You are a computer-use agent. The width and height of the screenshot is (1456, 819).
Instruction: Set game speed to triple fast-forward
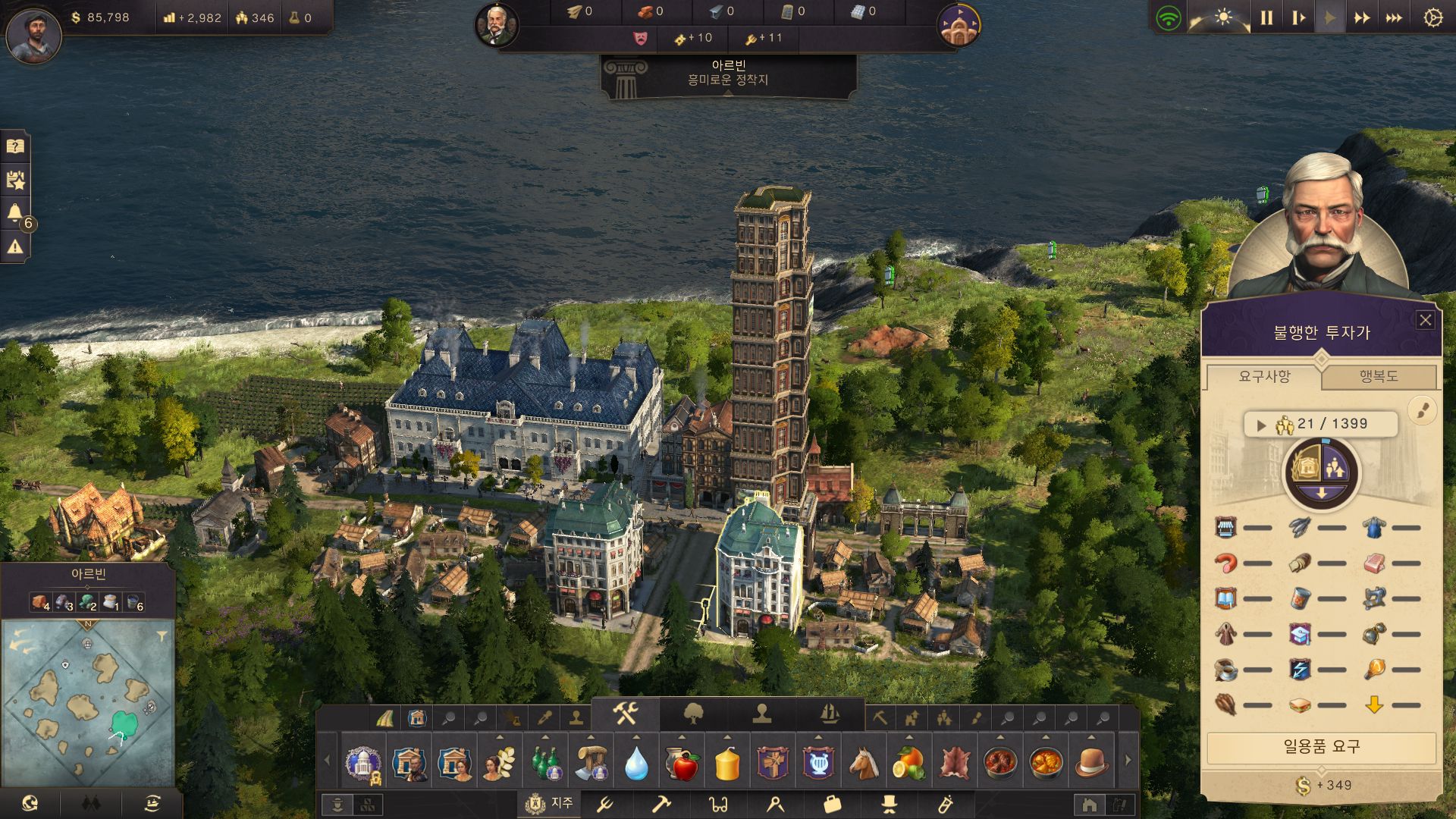1394,17
